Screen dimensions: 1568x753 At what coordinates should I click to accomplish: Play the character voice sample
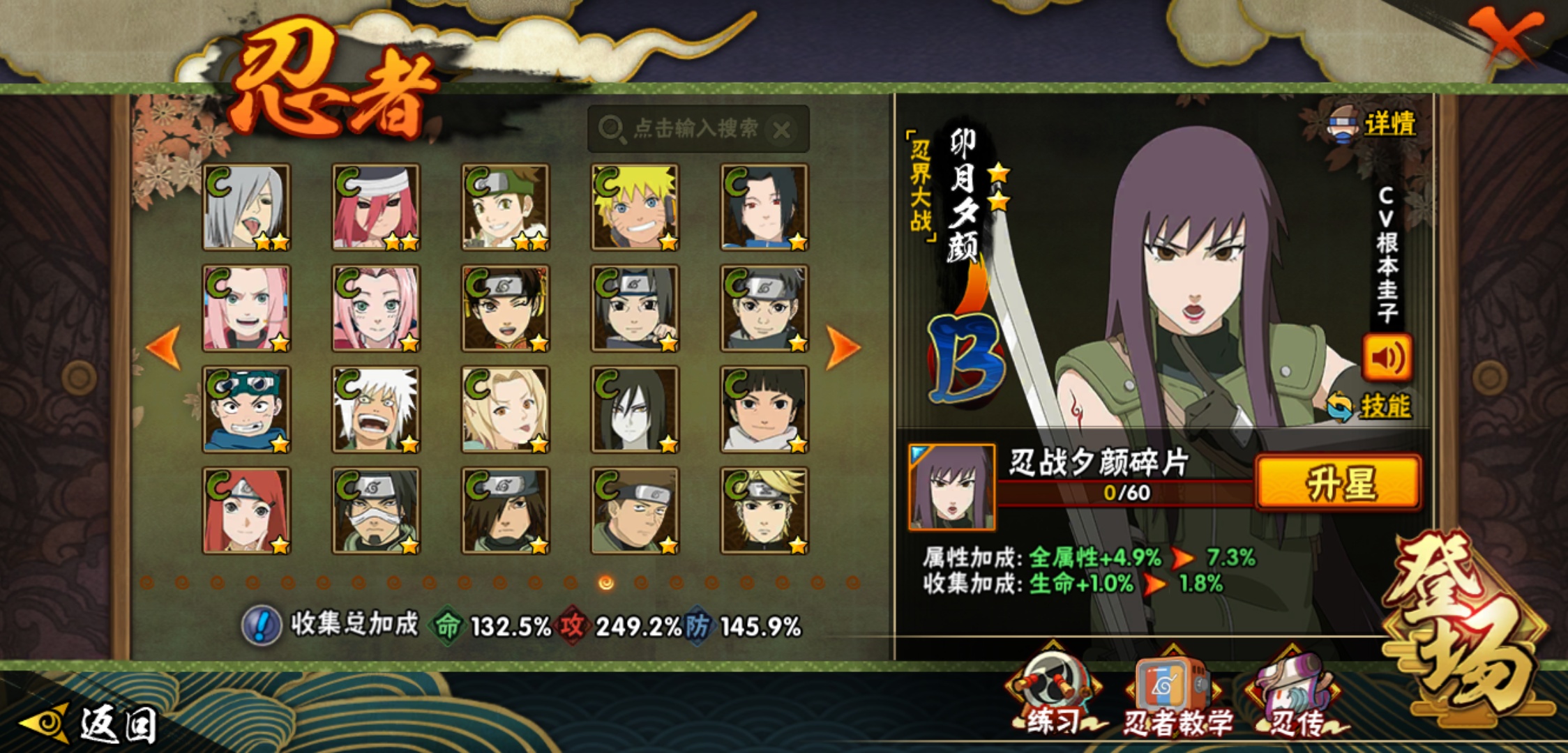[1387, 358]
